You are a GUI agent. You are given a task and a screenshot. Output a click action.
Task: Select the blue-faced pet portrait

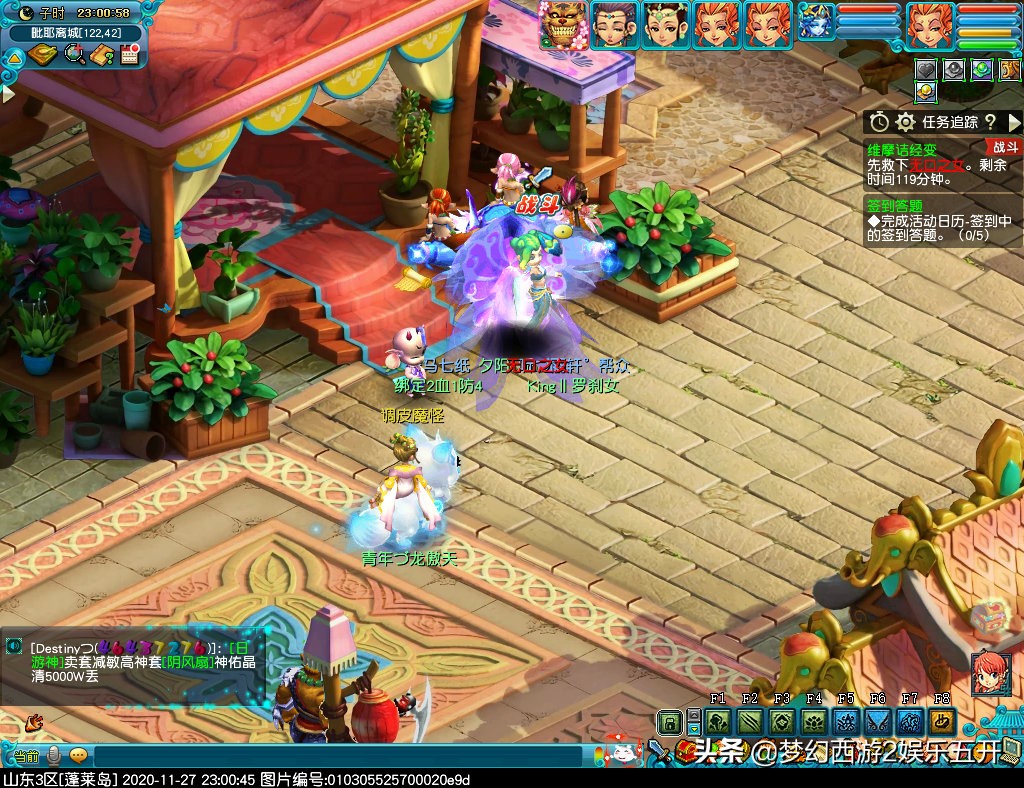[815, 25]
